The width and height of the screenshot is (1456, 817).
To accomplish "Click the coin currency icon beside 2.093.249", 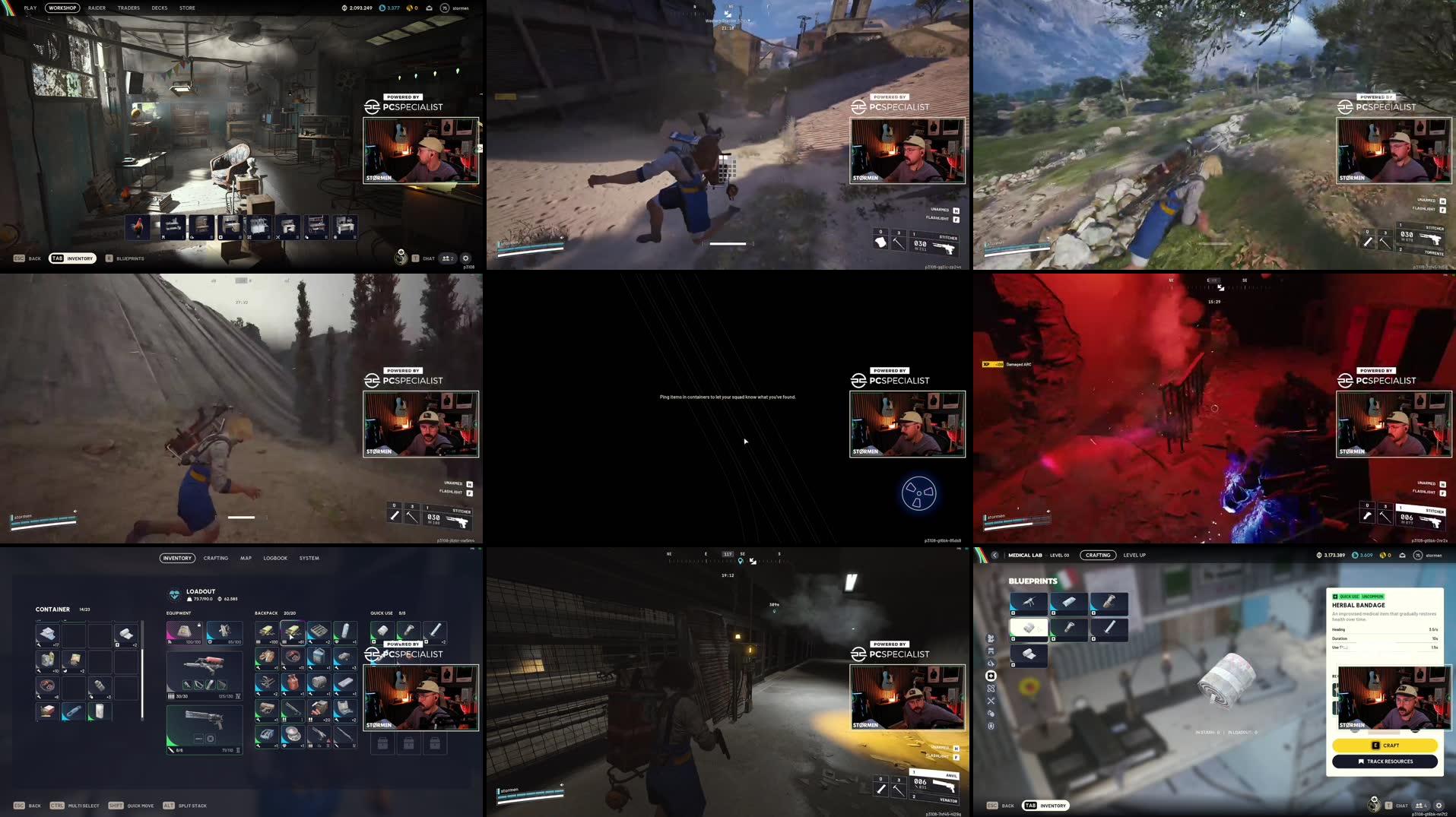I will coord(344,8).
